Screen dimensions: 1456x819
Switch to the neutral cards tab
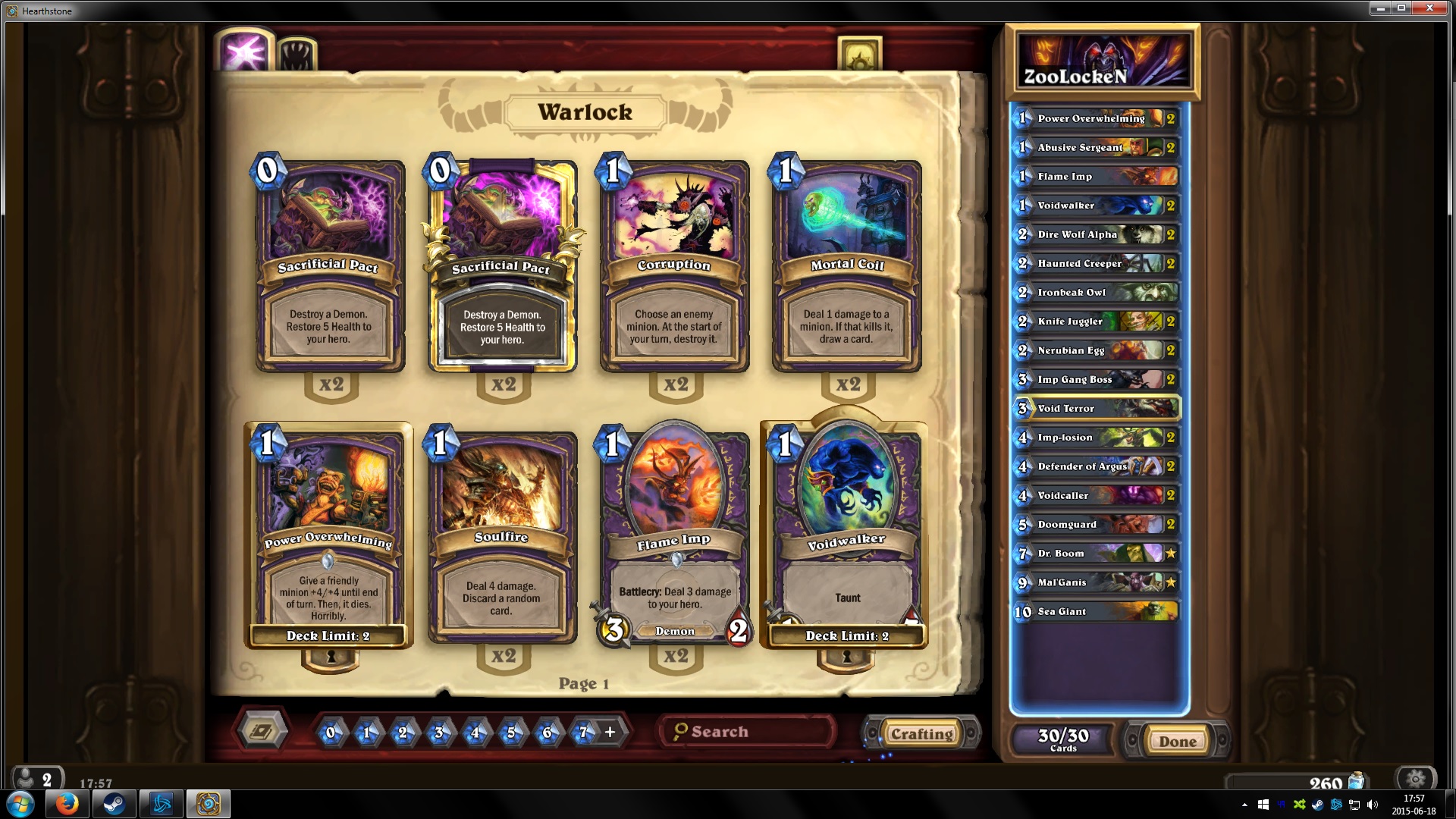297,55
